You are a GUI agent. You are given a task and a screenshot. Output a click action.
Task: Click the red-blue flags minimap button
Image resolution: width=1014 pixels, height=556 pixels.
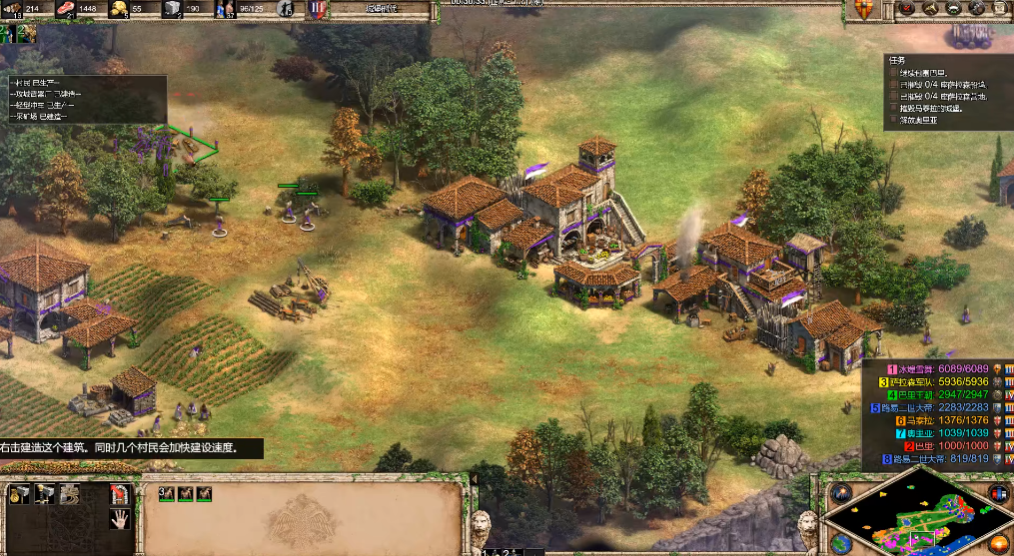point(998,493)
